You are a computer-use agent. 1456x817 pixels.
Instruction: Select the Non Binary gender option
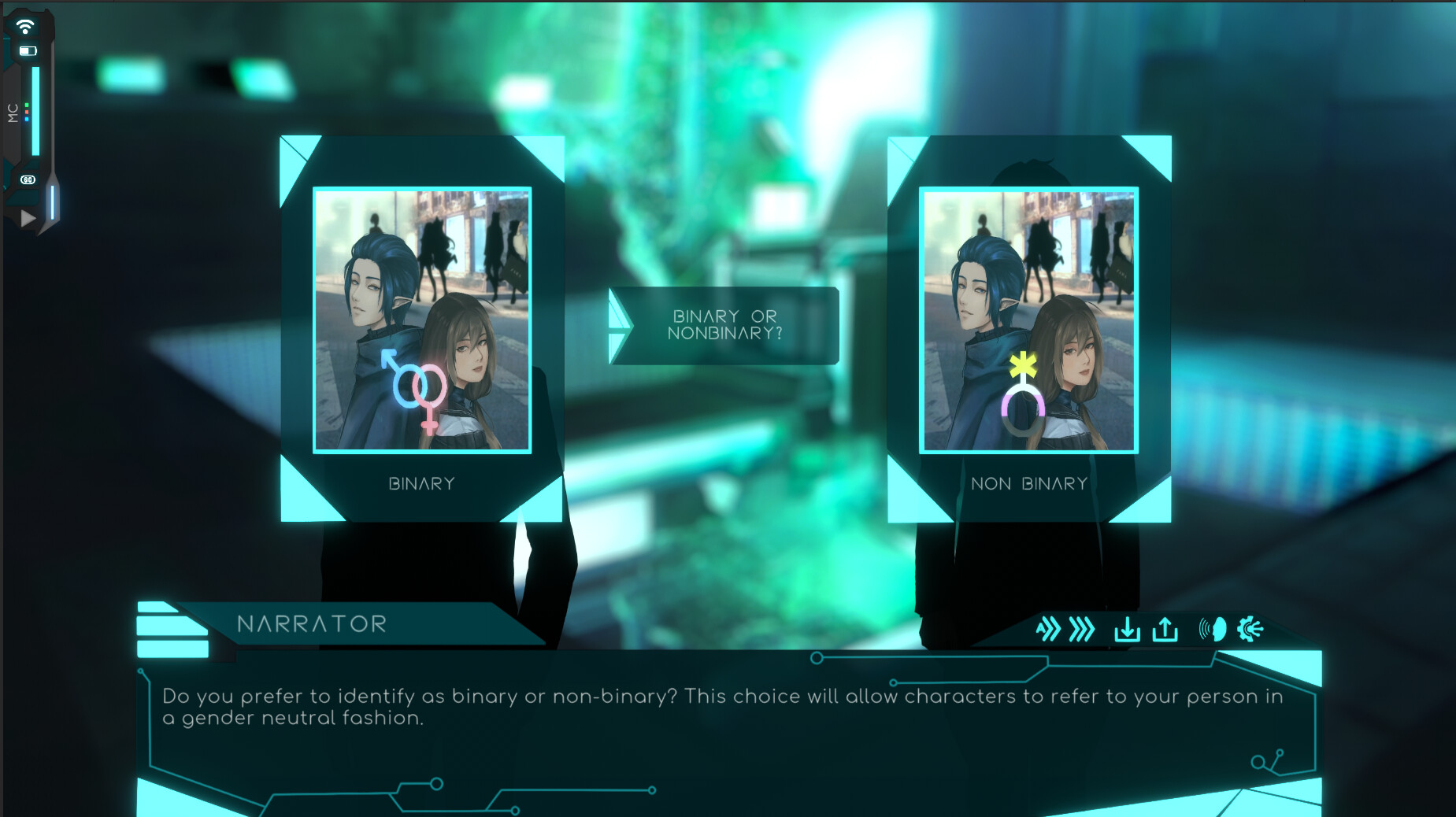coord(1028,482)
